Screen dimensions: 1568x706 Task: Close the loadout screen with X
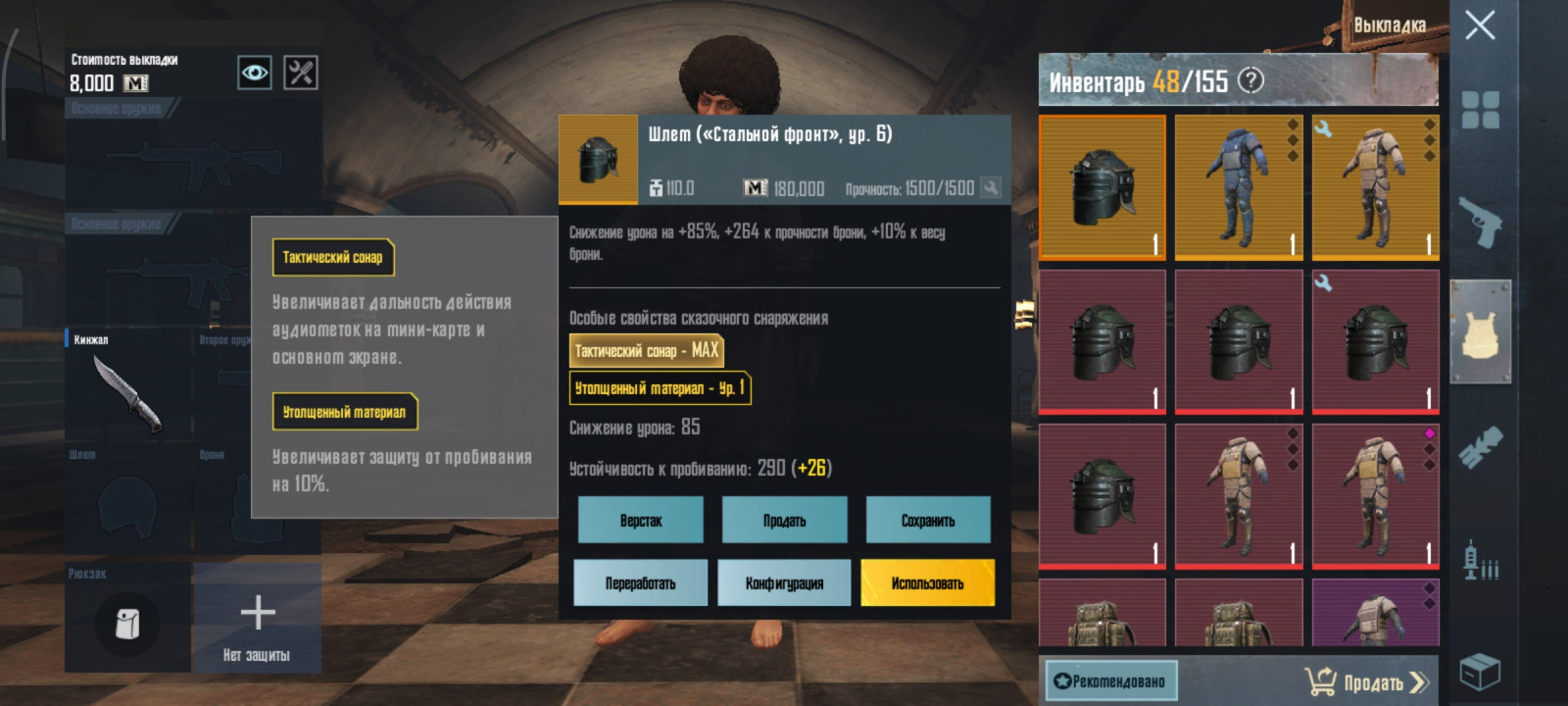pos(1480,25)
